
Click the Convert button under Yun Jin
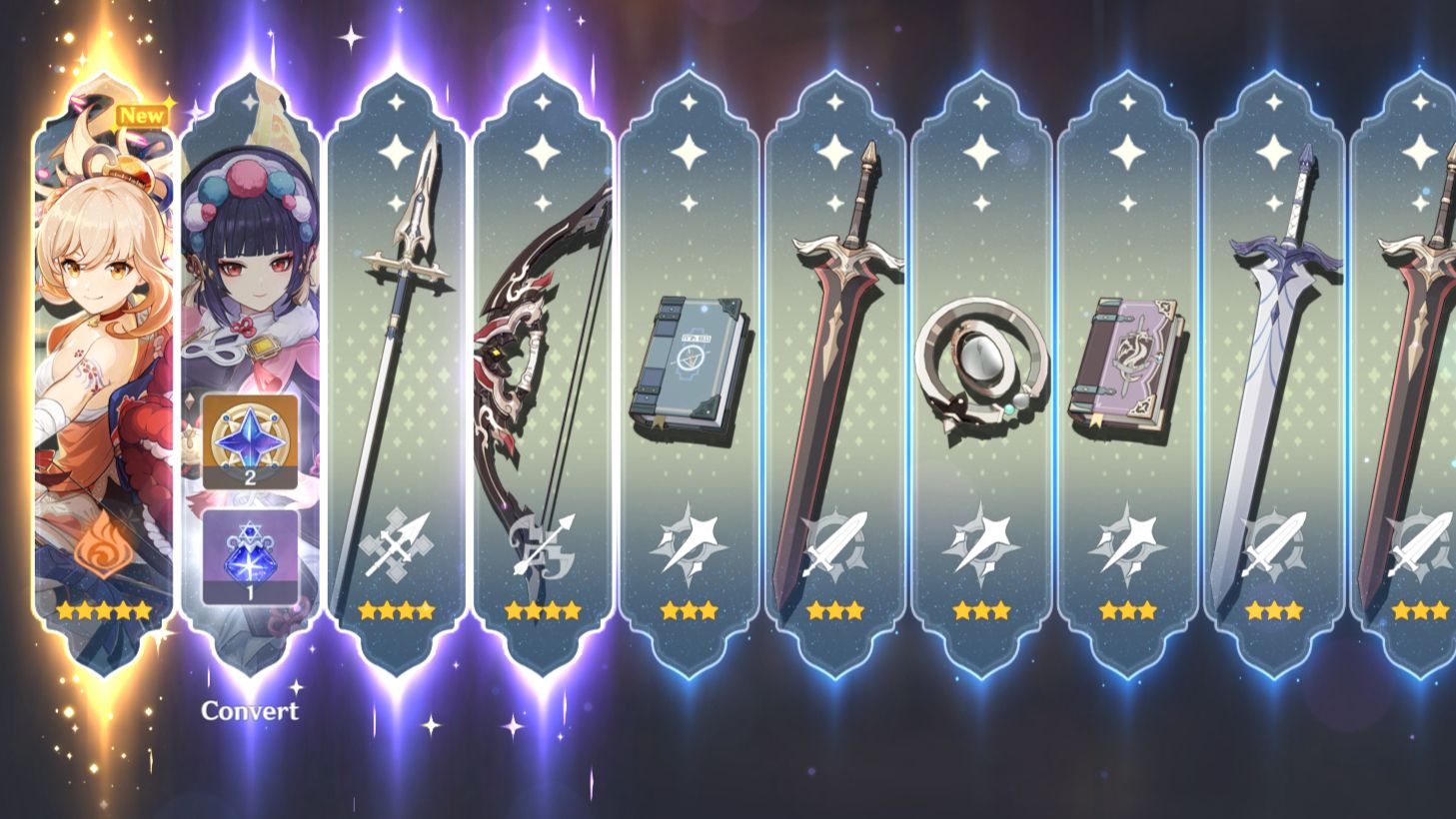248,711
